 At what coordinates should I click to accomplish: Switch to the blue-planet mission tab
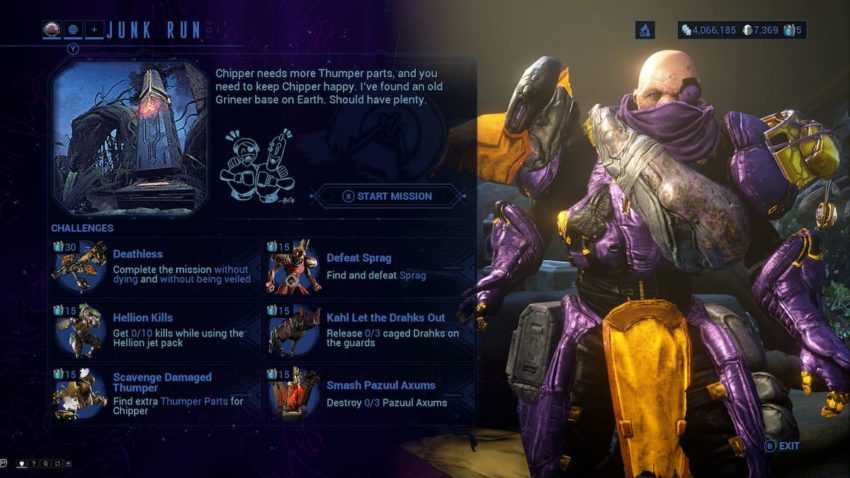pyautogui.click(x=73, y=30)
